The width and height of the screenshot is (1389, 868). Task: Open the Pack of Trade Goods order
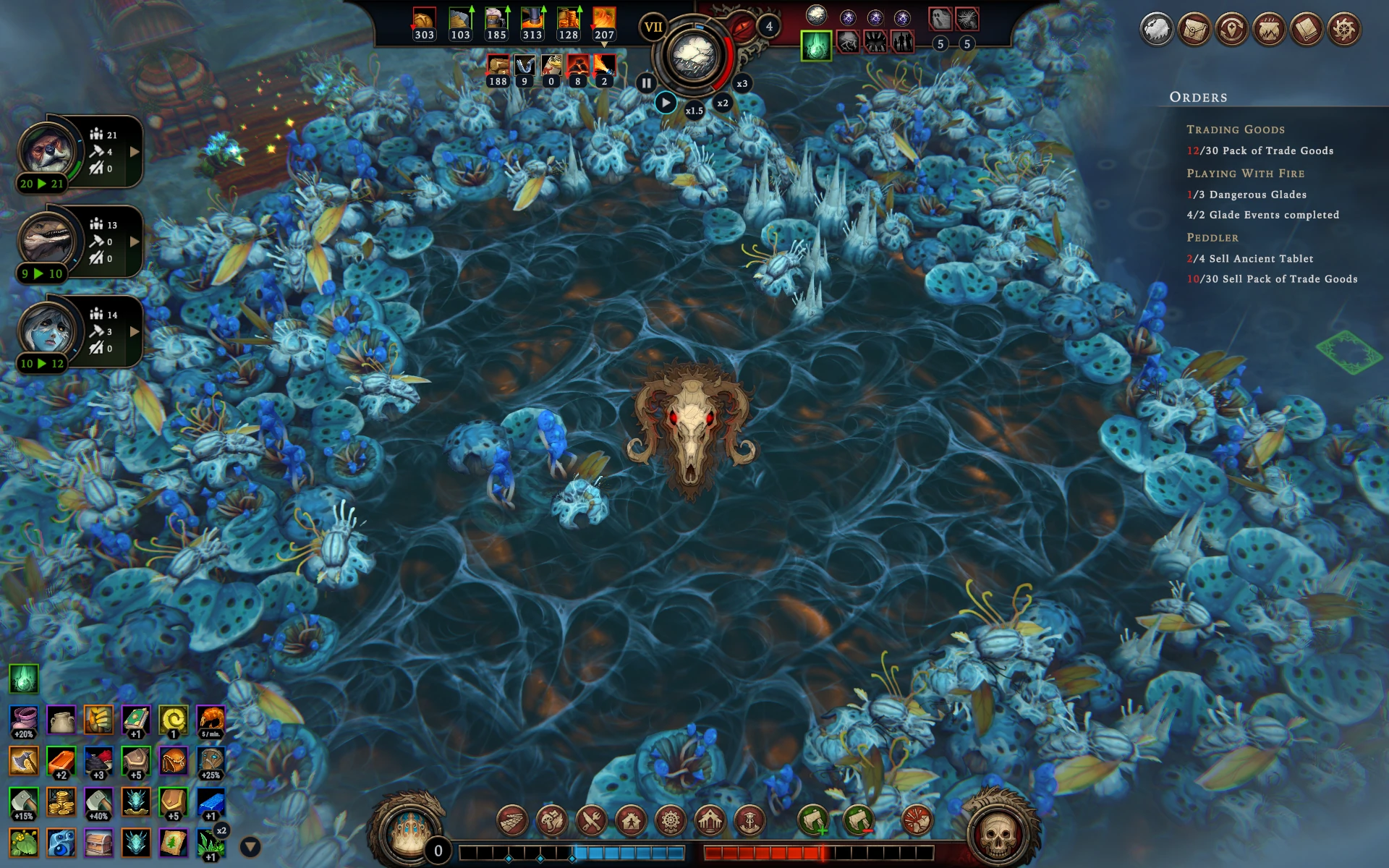click(x=1260, y=150)
